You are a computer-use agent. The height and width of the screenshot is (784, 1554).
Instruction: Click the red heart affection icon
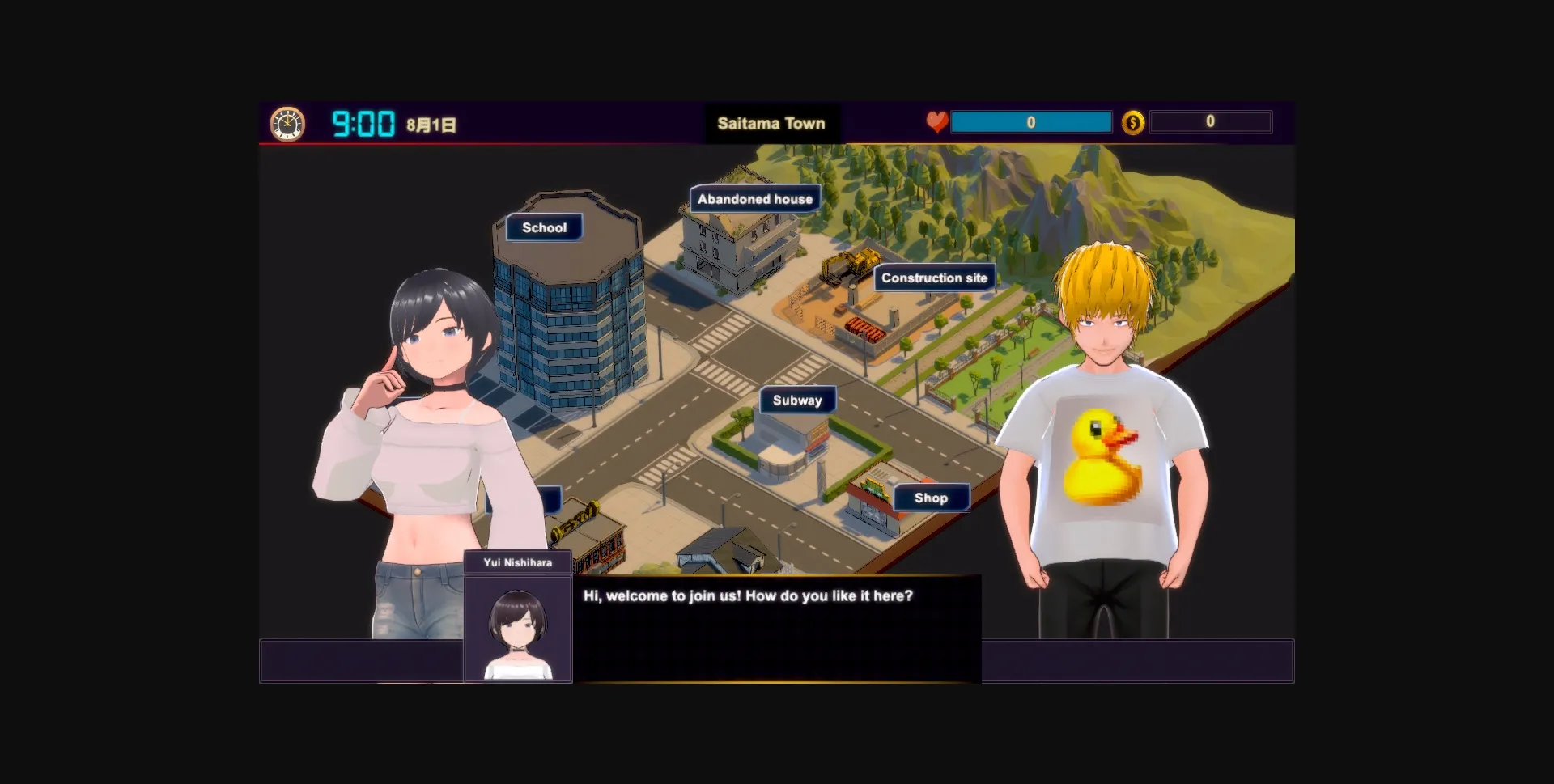[x=936, y=121]
